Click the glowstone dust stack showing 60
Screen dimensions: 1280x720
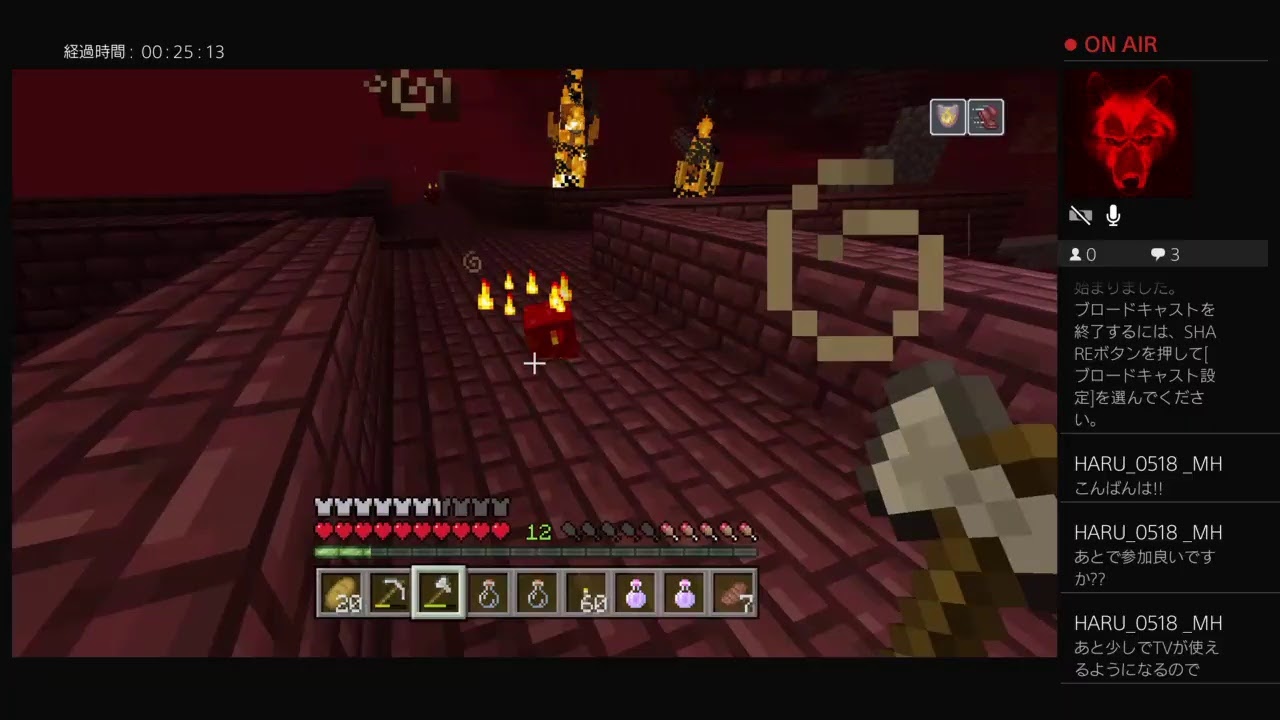point(585,593)
